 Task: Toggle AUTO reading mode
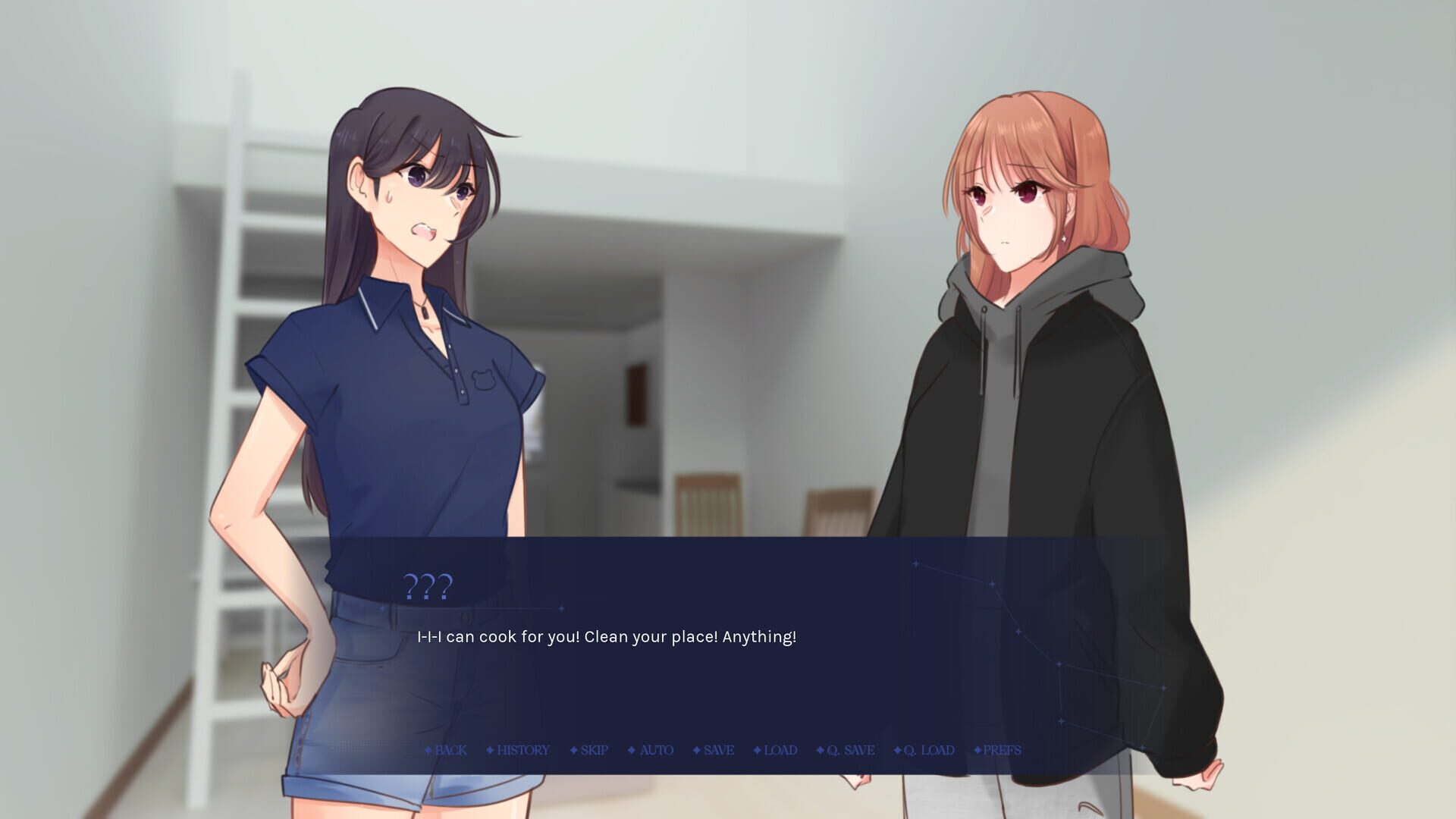[656, 750]
